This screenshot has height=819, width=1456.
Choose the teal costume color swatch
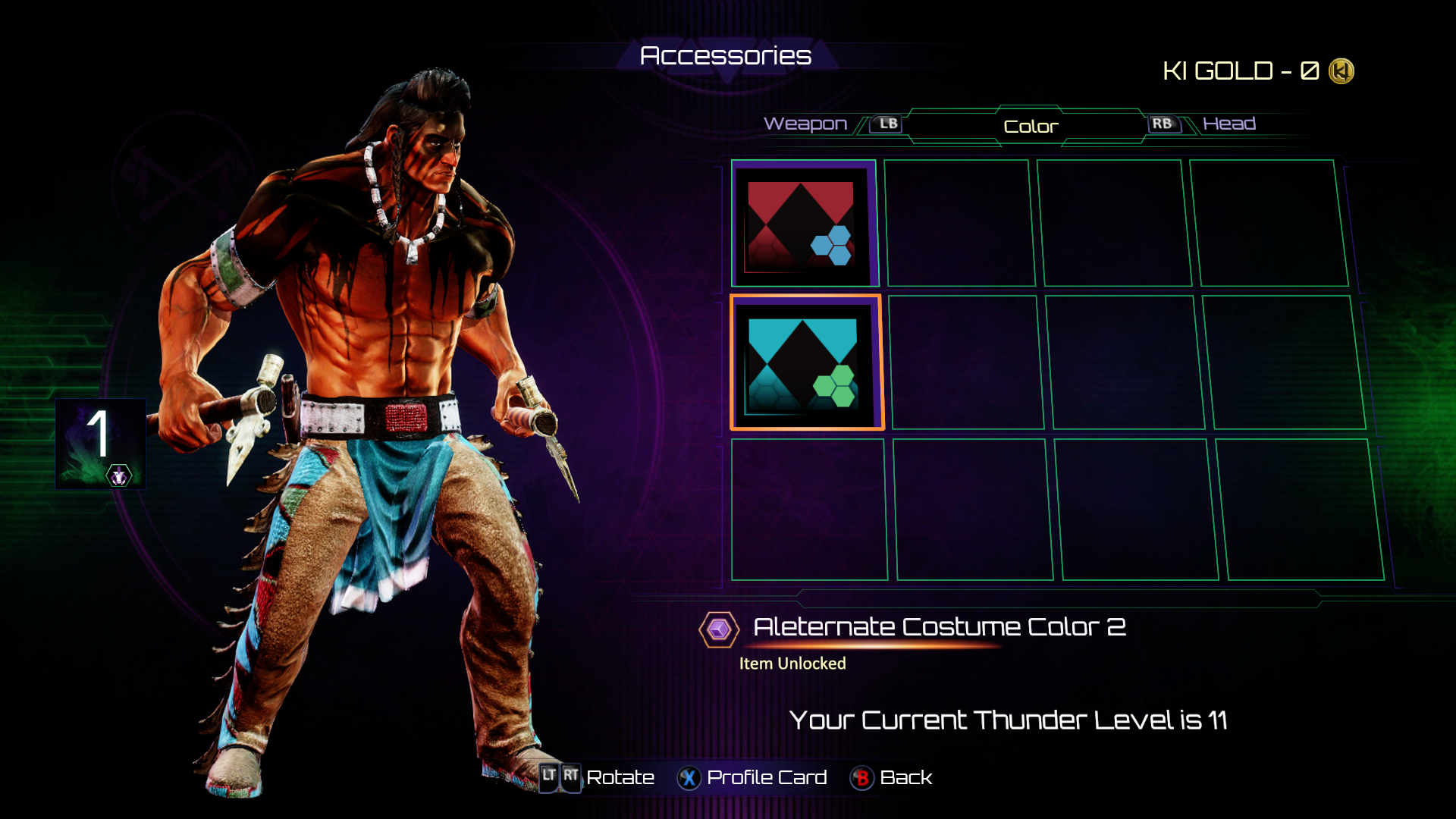coord(805,363)
